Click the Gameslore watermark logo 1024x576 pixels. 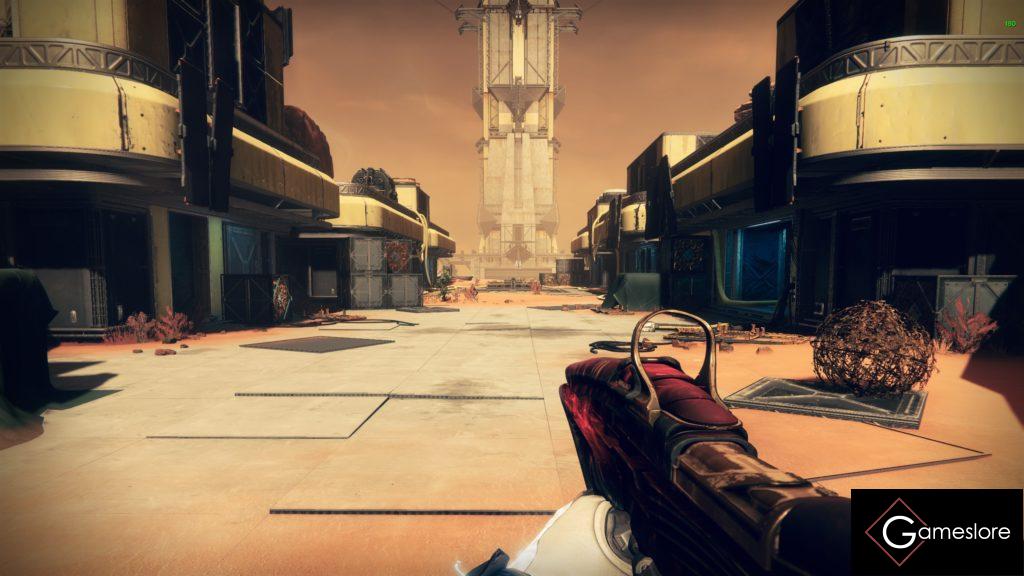[936, 531]
